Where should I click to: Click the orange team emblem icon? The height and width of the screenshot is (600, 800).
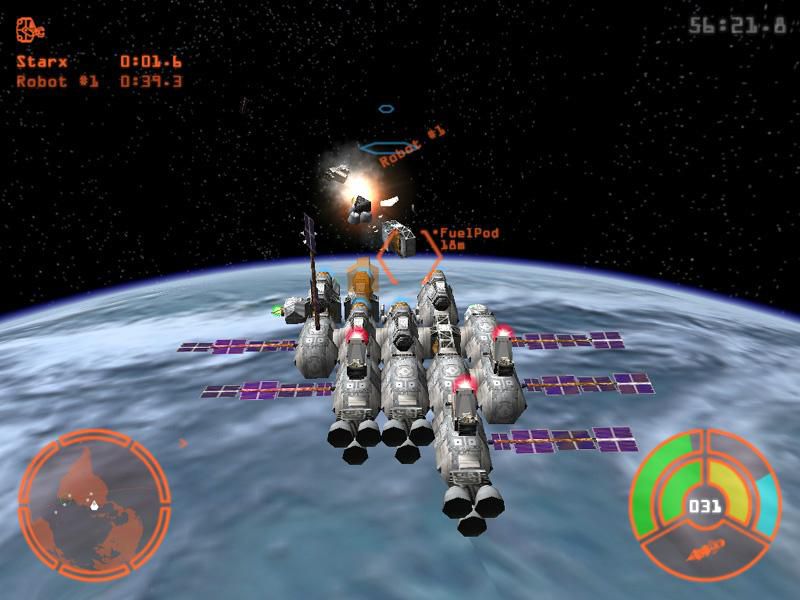(x=30, y=31)
